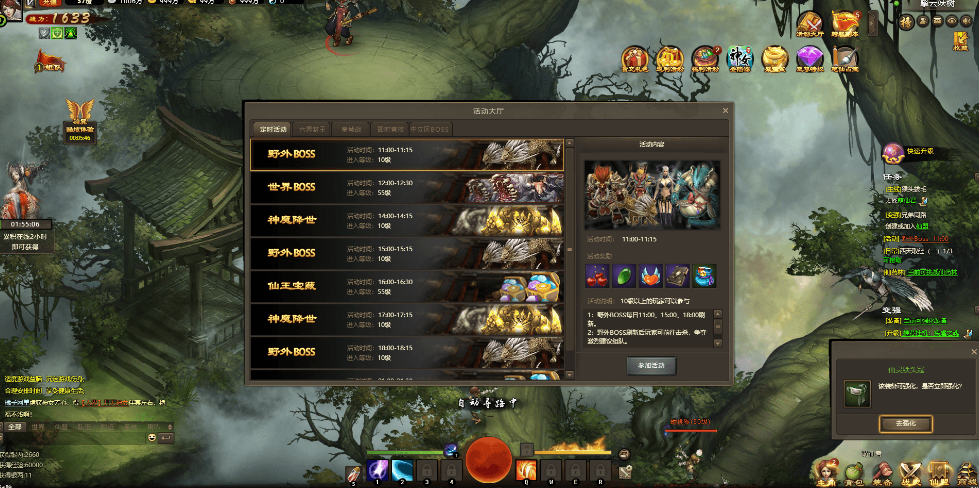Select the 世界BOSS activity row

coord(406,187)
